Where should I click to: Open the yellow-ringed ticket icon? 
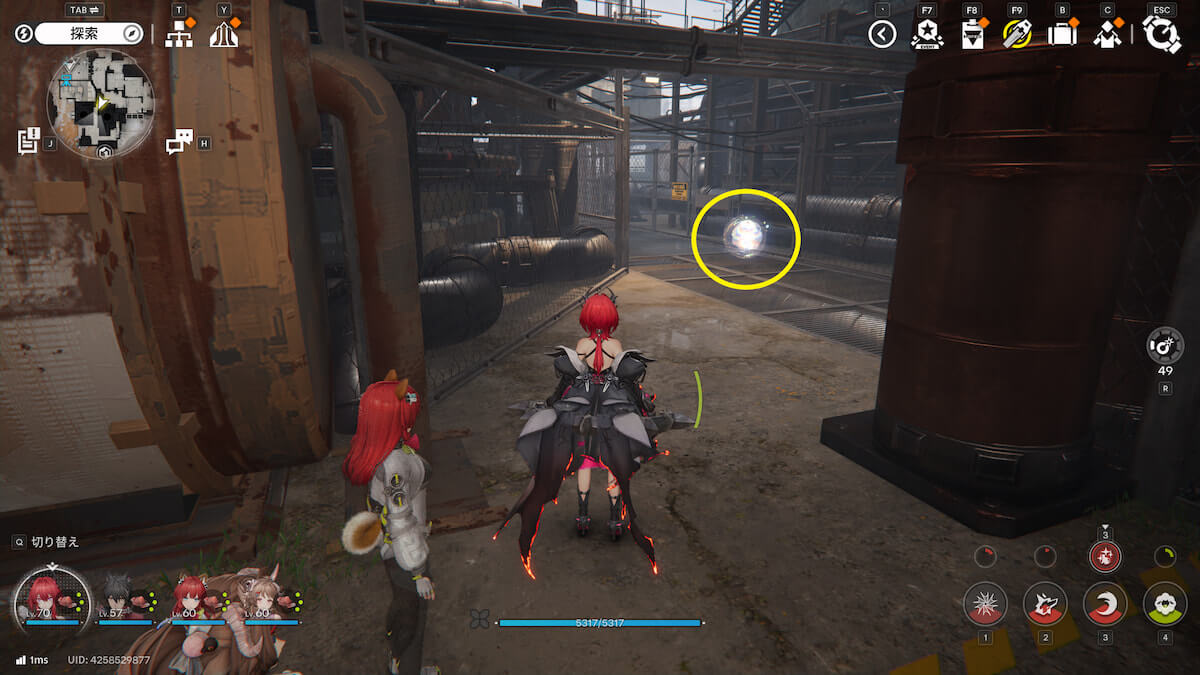pyautogui.click(x=1017, y=35)
